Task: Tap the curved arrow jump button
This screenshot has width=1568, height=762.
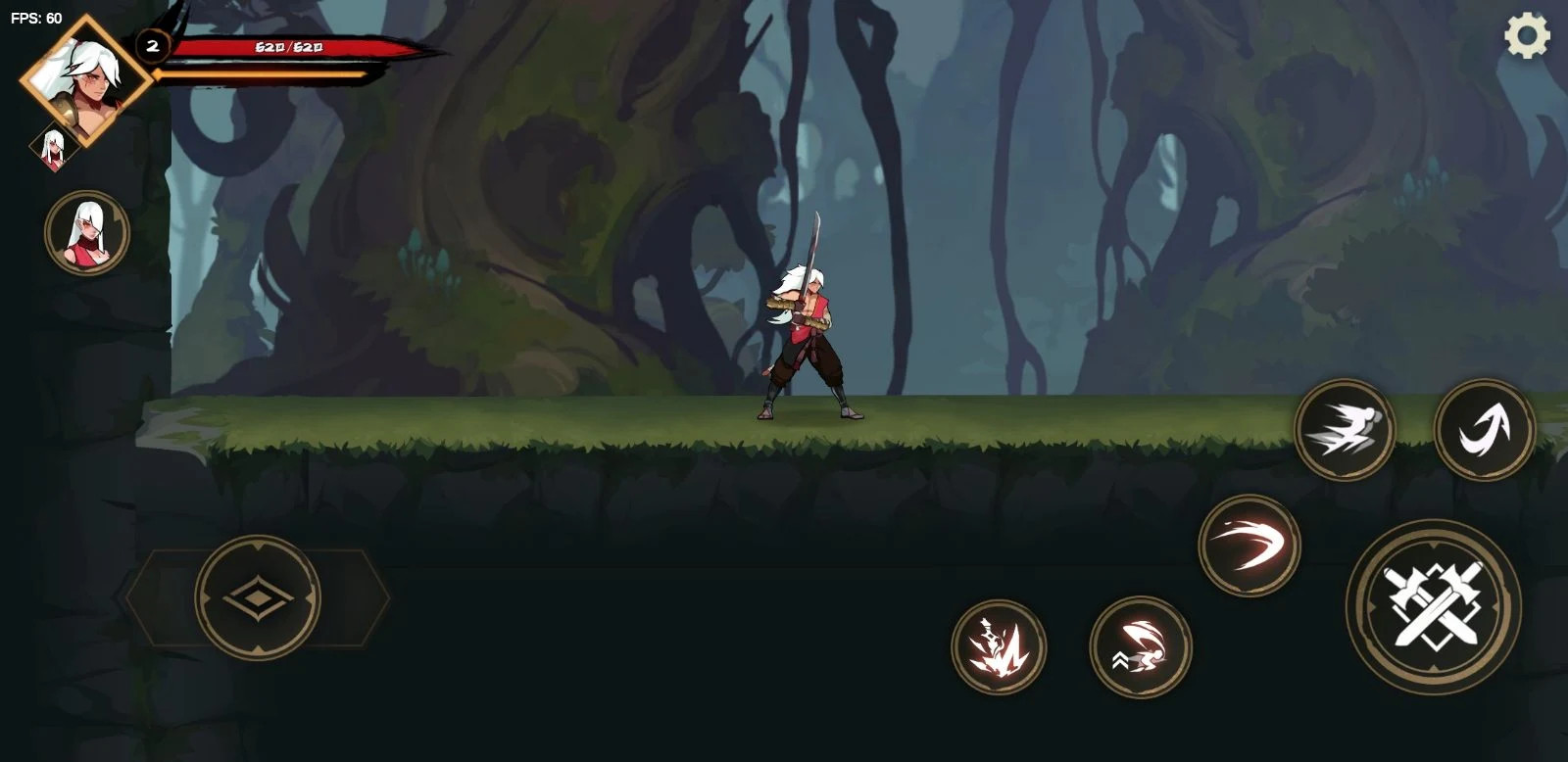Action: tap(1484, 429)
